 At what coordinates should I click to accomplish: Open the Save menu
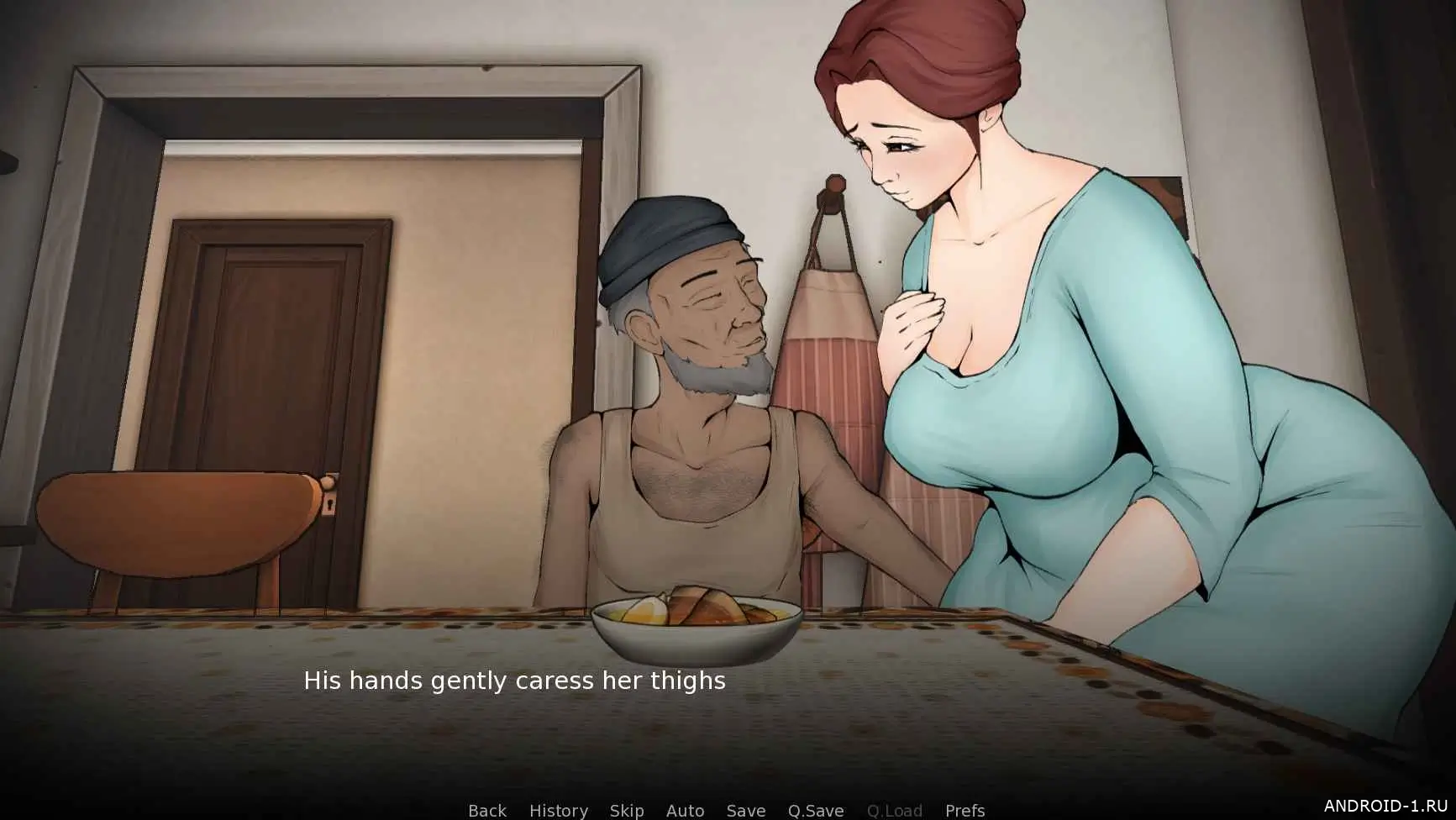click(746, 811)
